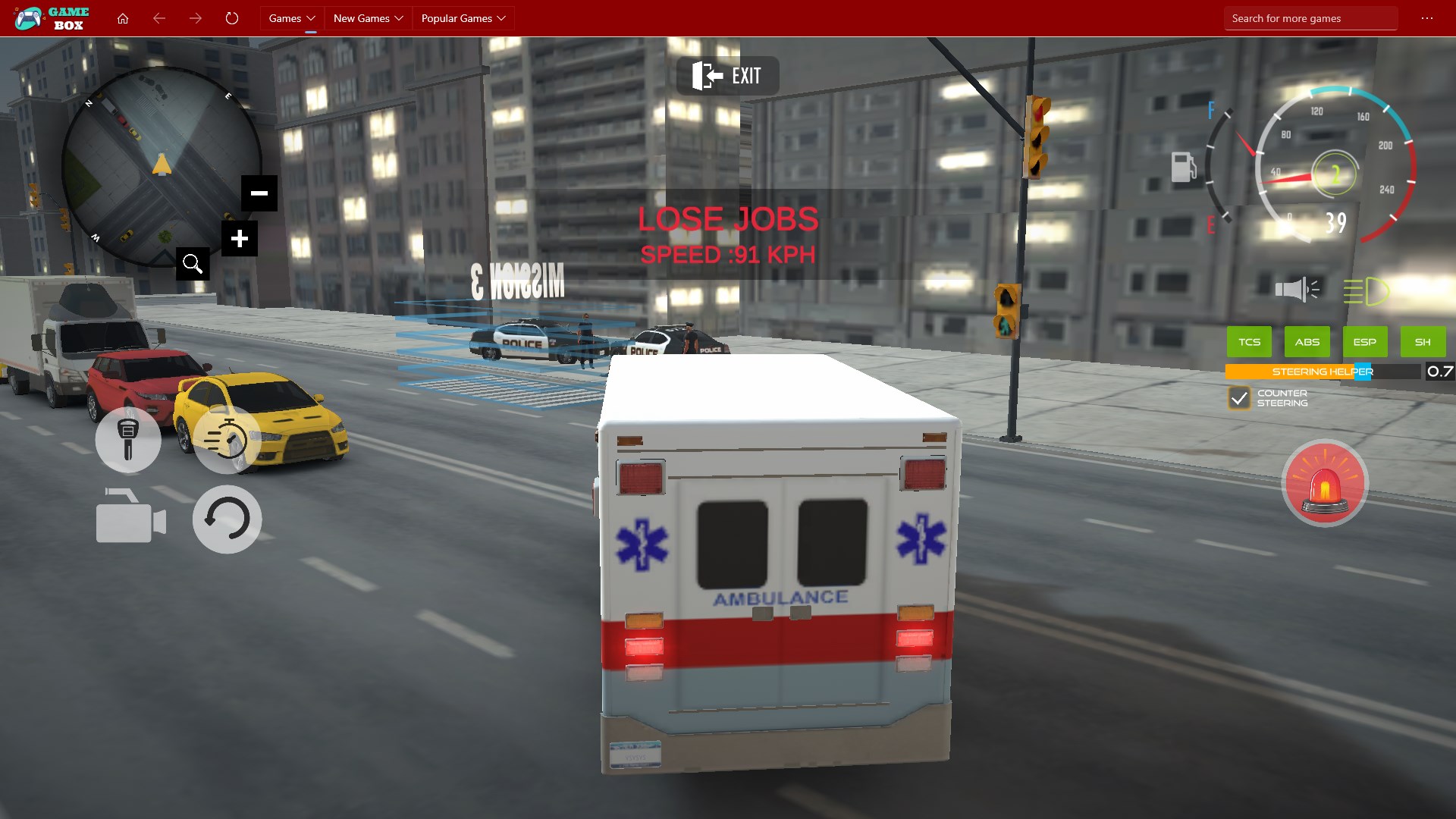Image resolution: width=1456 pixels, height=819 pixels.
Task: Open the browser ellipsis menu
Action: coord(1429,17)
